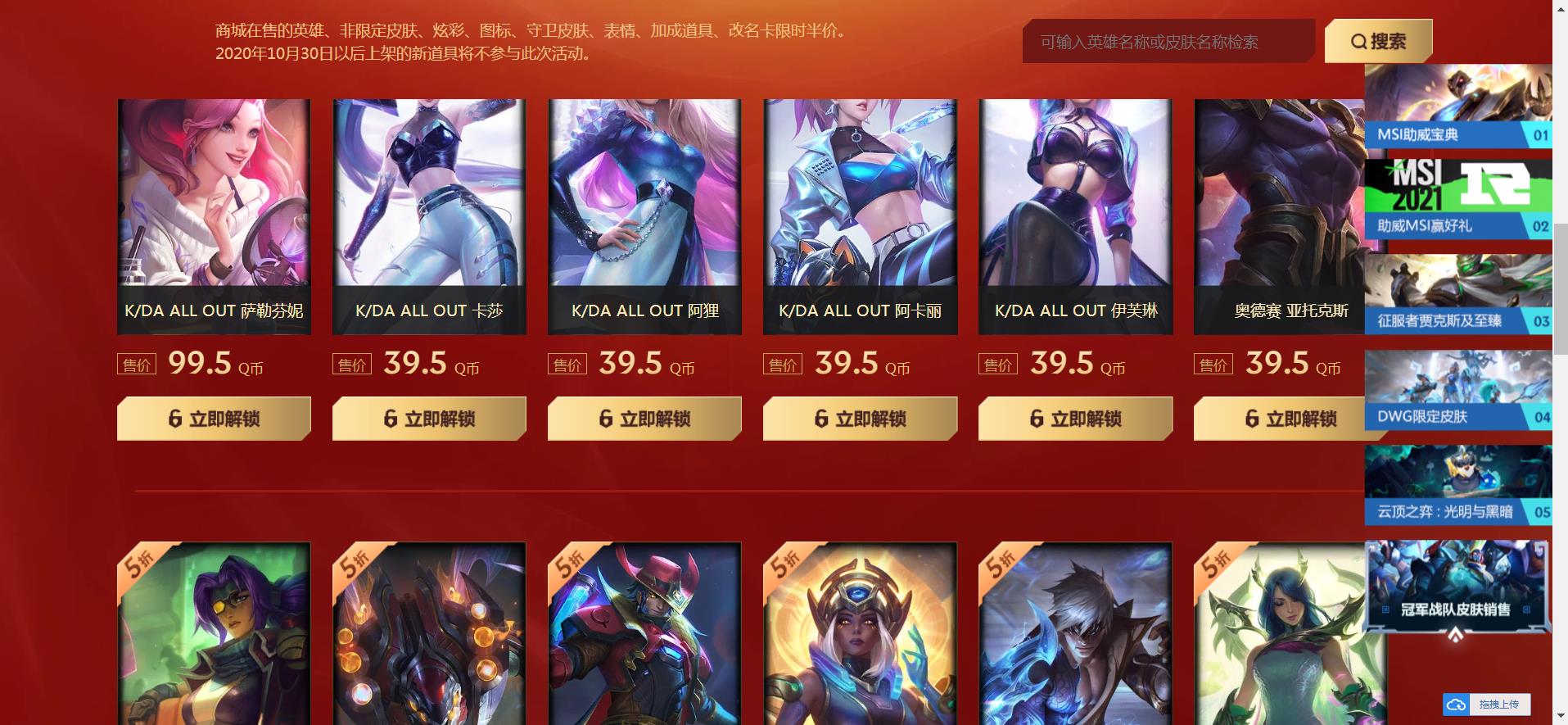Select the 04 numbered sidebar tab
Image resolution: width=1568 pixels, height=725 pixels.
(x=1543, y=416)
